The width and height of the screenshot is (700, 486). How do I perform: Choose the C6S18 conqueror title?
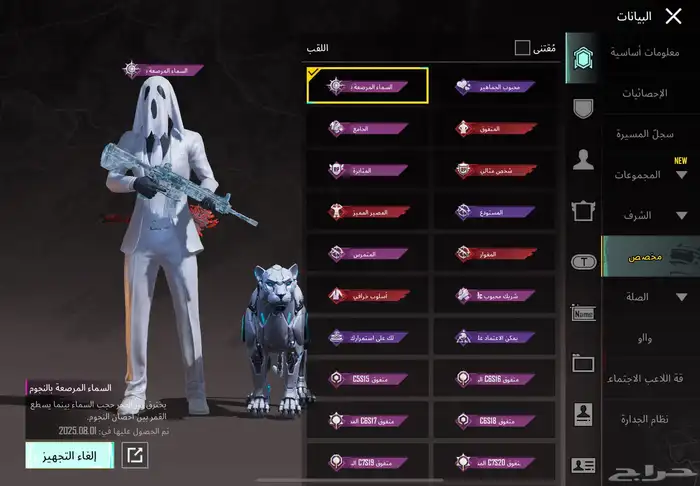point(494,421)
